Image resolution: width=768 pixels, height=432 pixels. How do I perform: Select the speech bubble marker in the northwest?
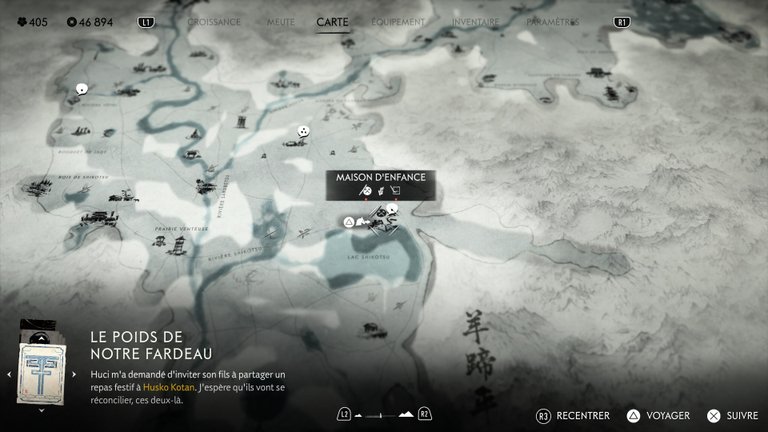(x=81, y=89)
